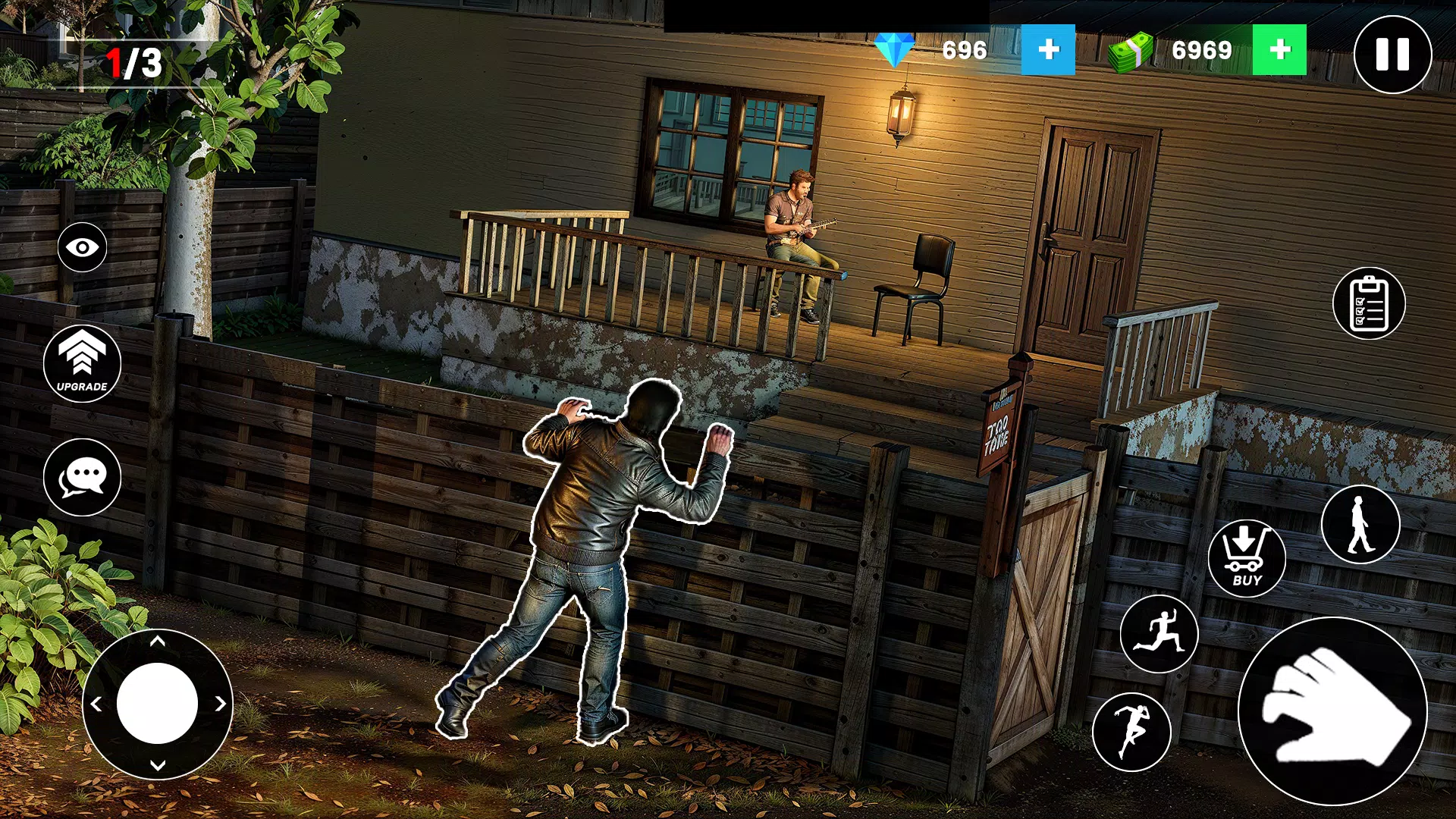1456x819 pixels.
Task: Tap the jump action button
Action: (1131, 732)
